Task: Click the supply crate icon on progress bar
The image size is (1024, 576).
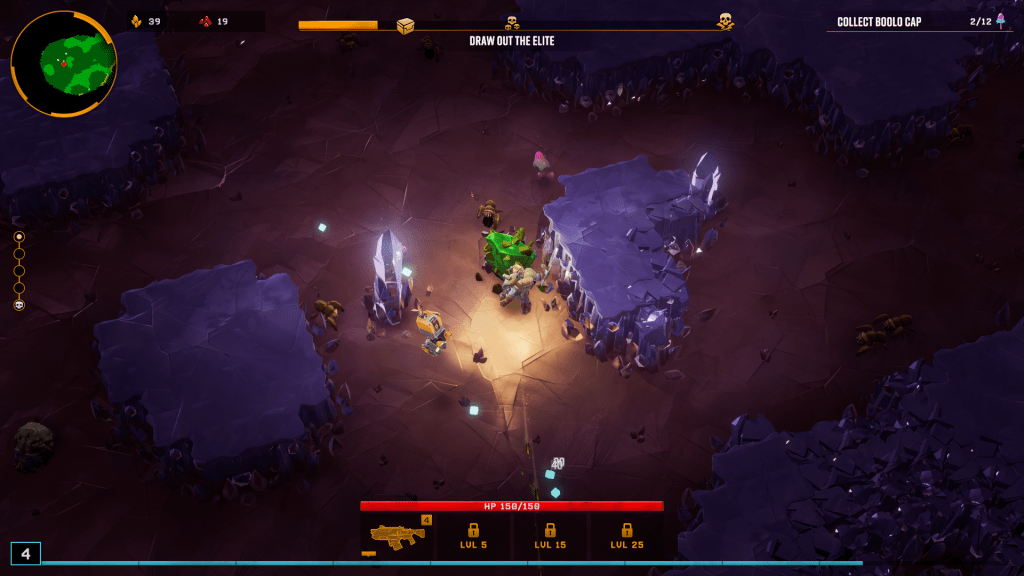Action: (x=405, y=26)
